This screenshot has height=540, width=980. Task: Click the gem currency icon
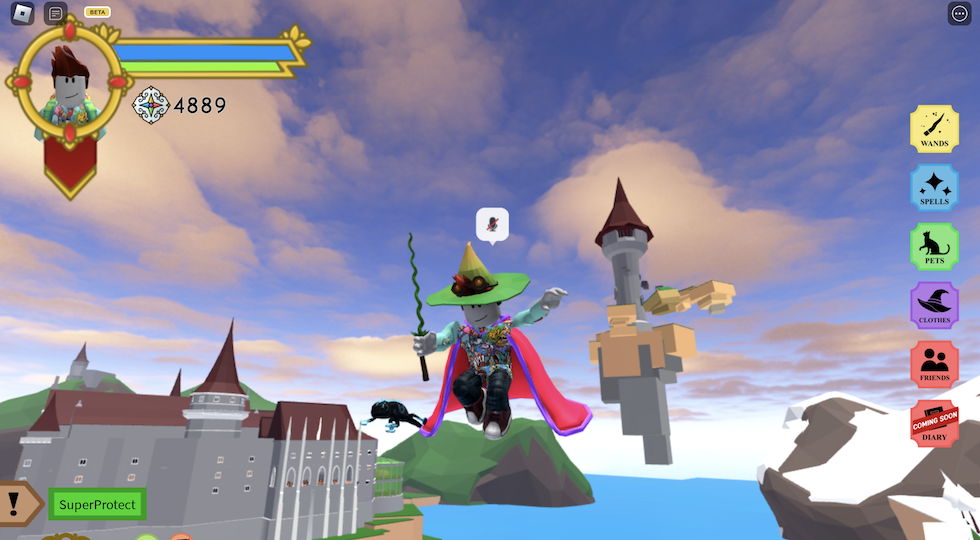(x=151, y=105)
